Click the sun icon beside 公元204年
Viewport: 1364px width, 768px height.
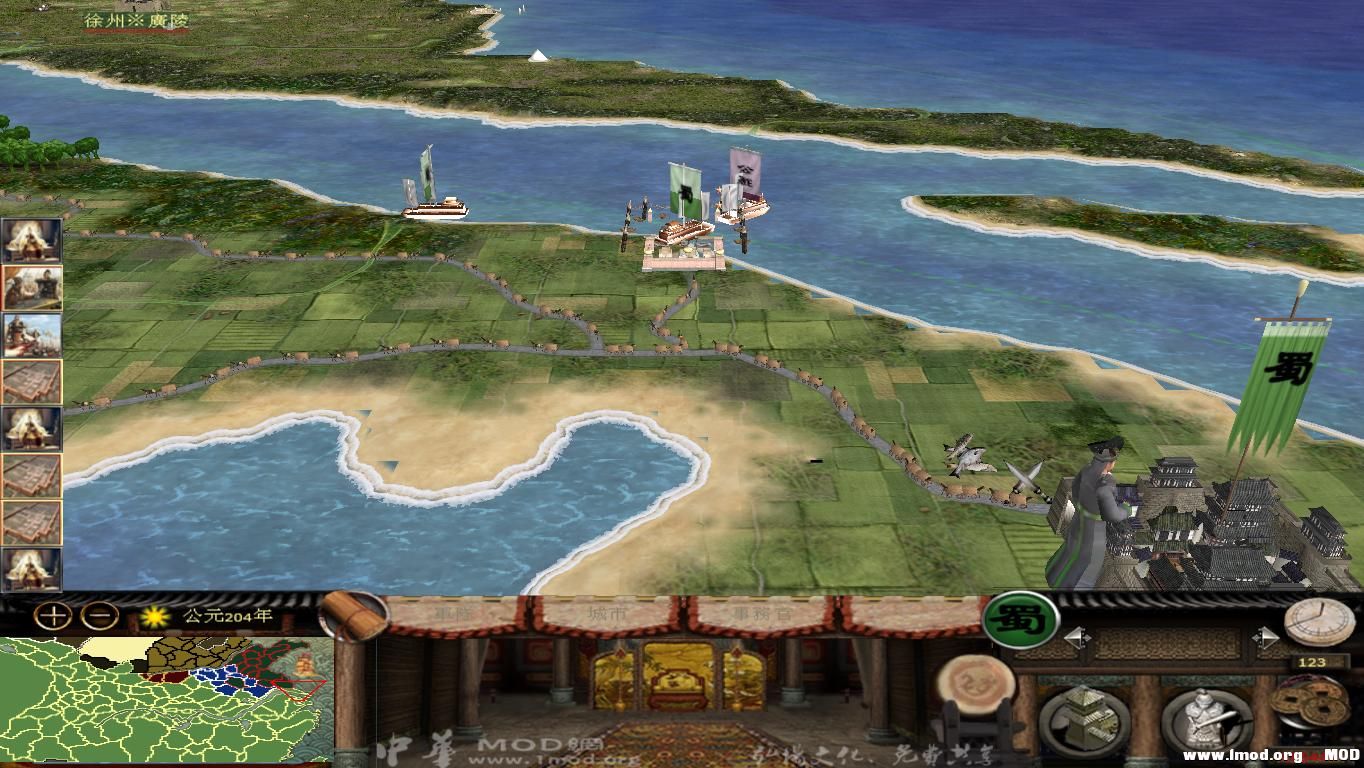point(154,616)
